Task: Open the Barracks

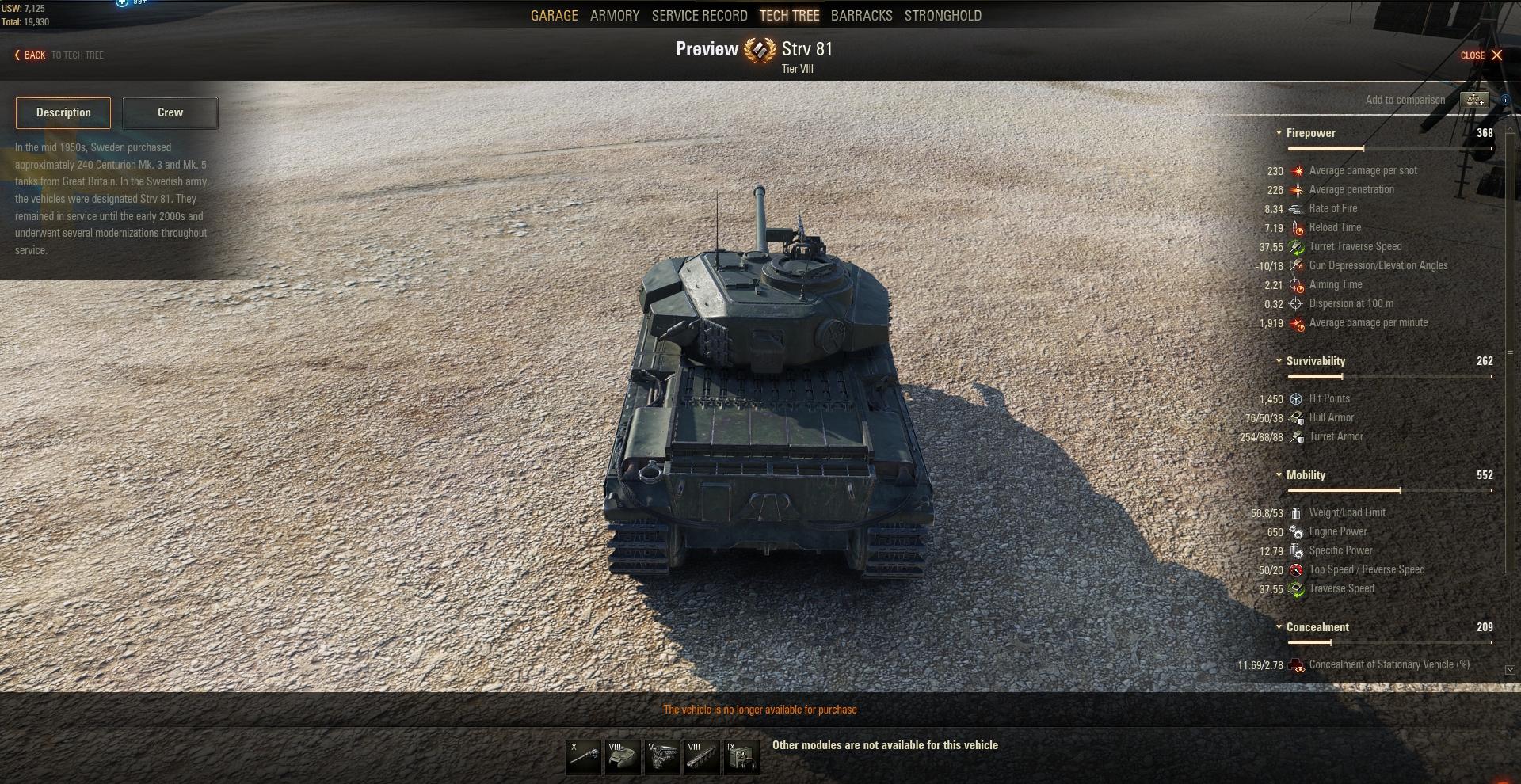Action: click(861, 16)
